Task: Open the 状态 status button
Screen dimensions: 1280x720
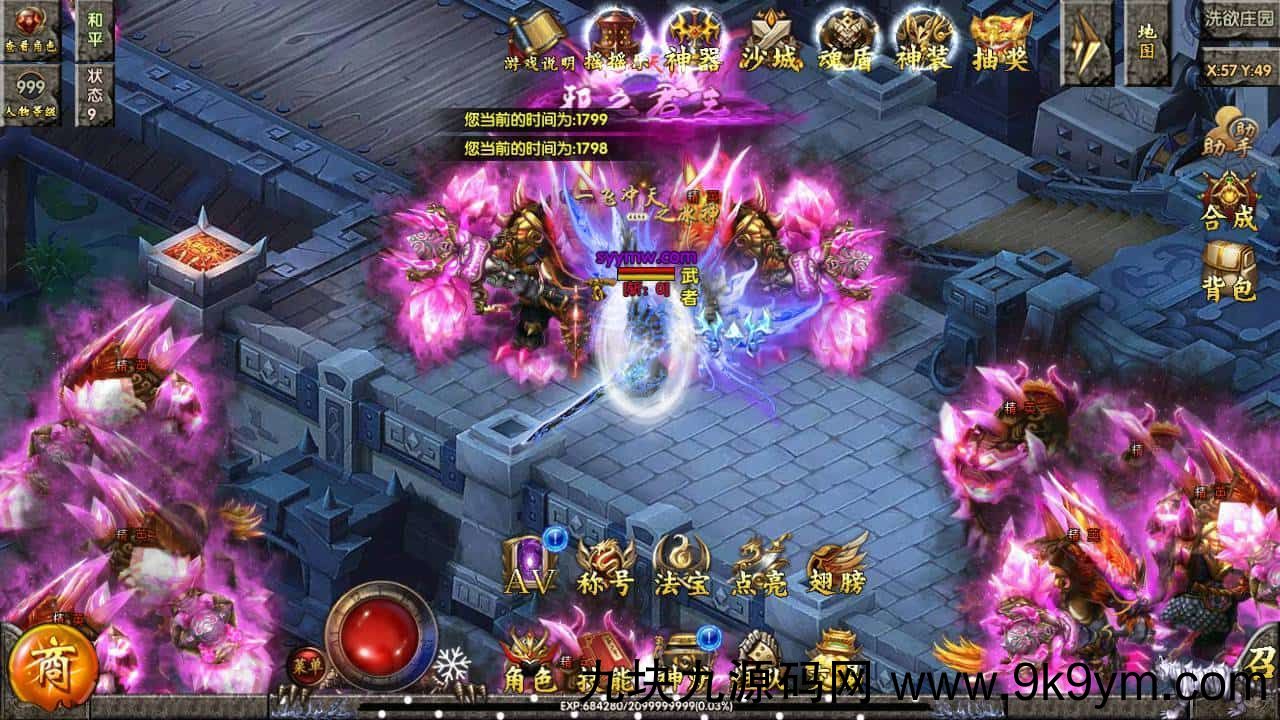Action: point(95,94)
